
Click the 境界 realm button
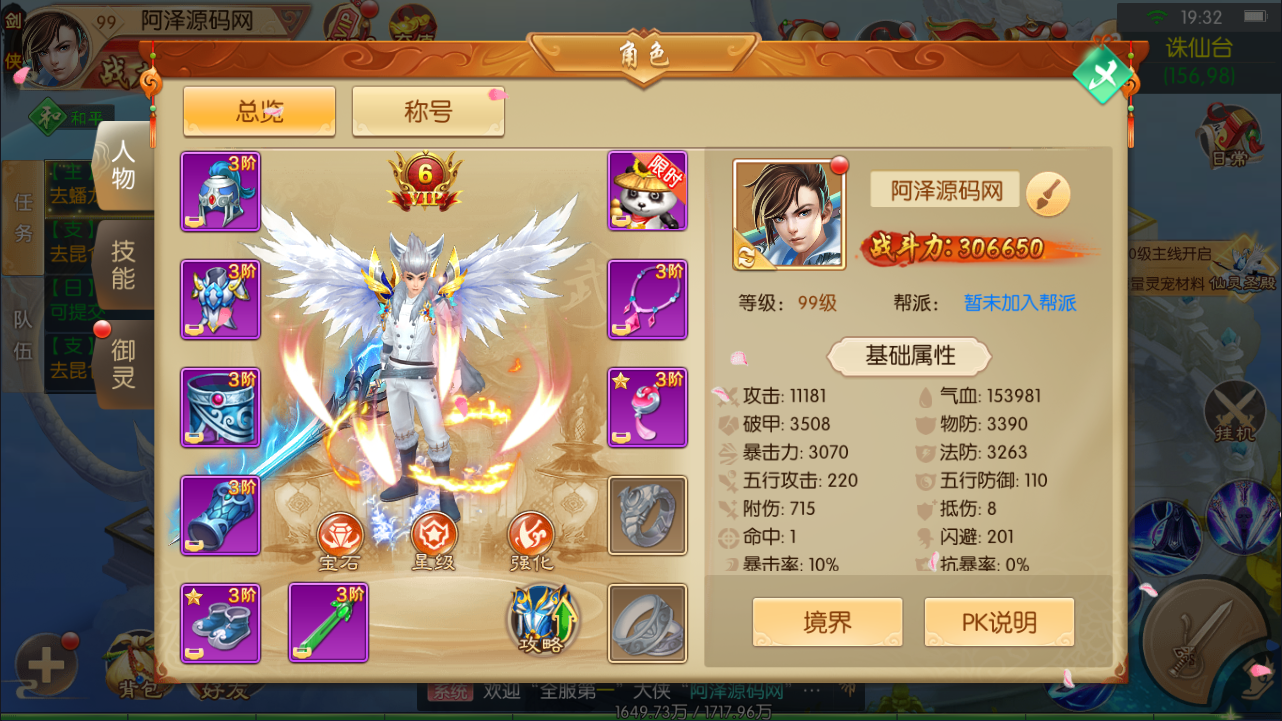(x=827, y=622)
